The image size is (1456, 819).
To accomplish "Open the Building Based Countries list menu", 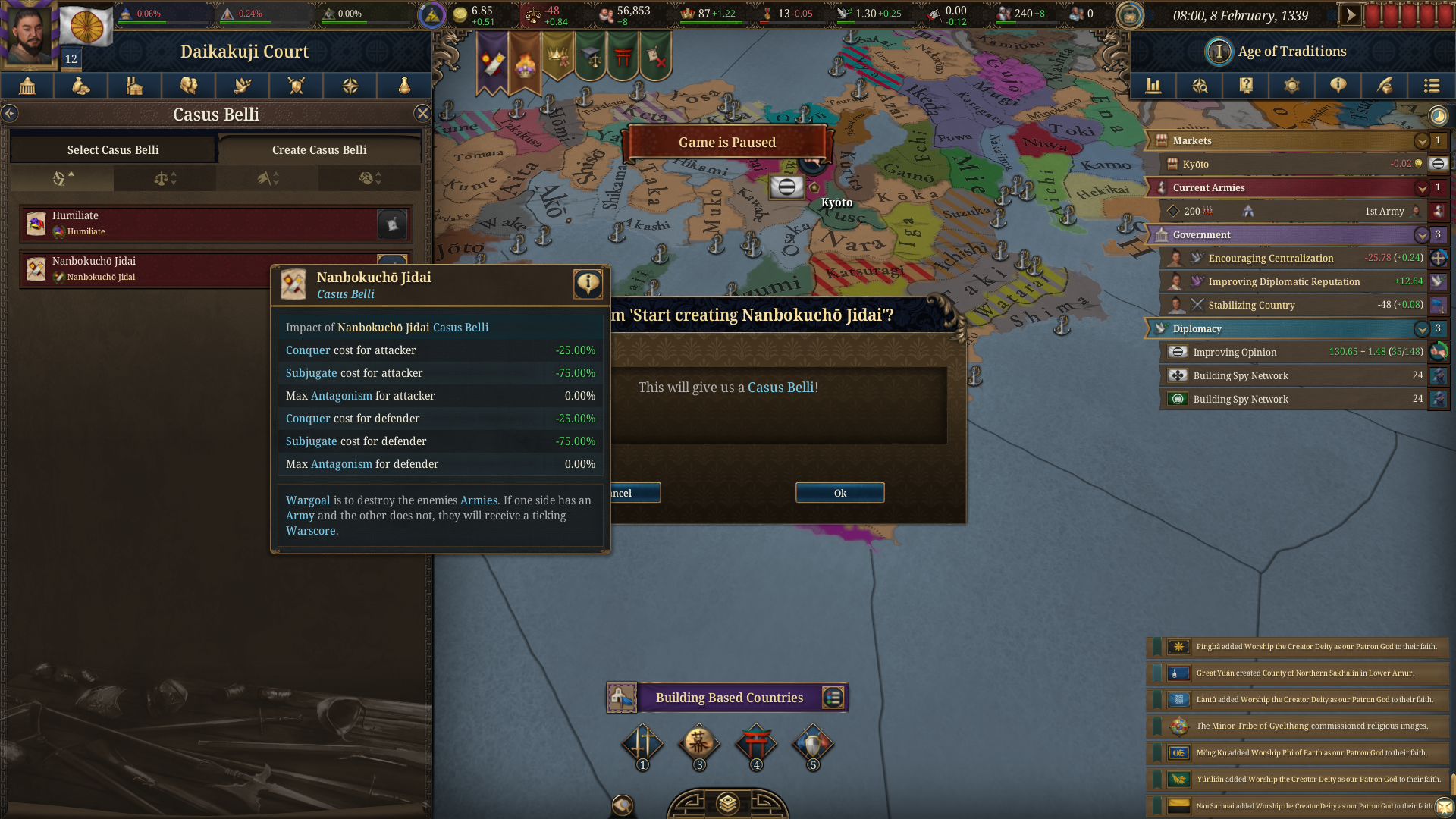I will (833, 698).
